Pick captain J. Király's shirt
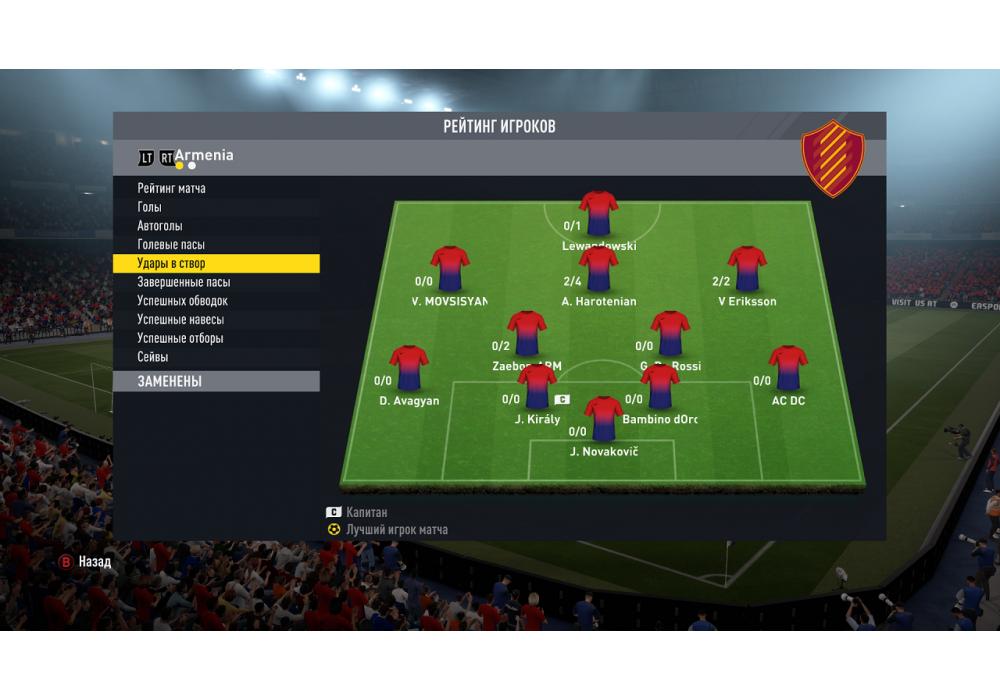 tap(537, 386)
